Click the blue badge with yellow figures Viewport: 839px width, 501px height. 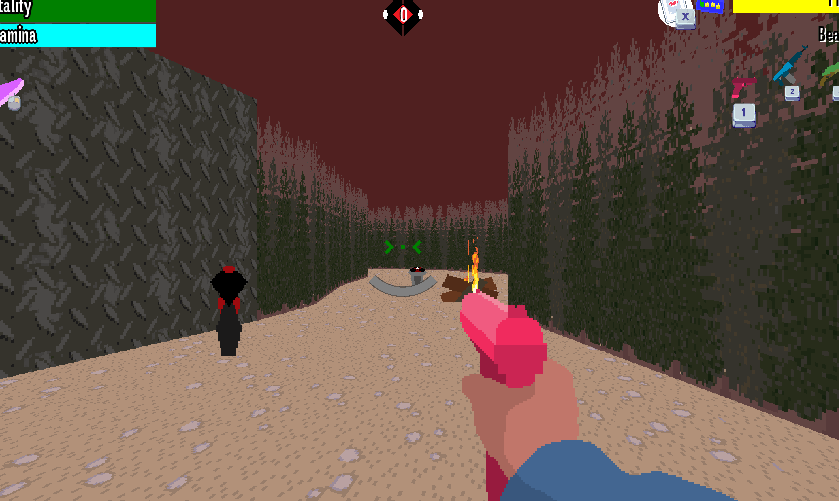(x=711, y=6)
